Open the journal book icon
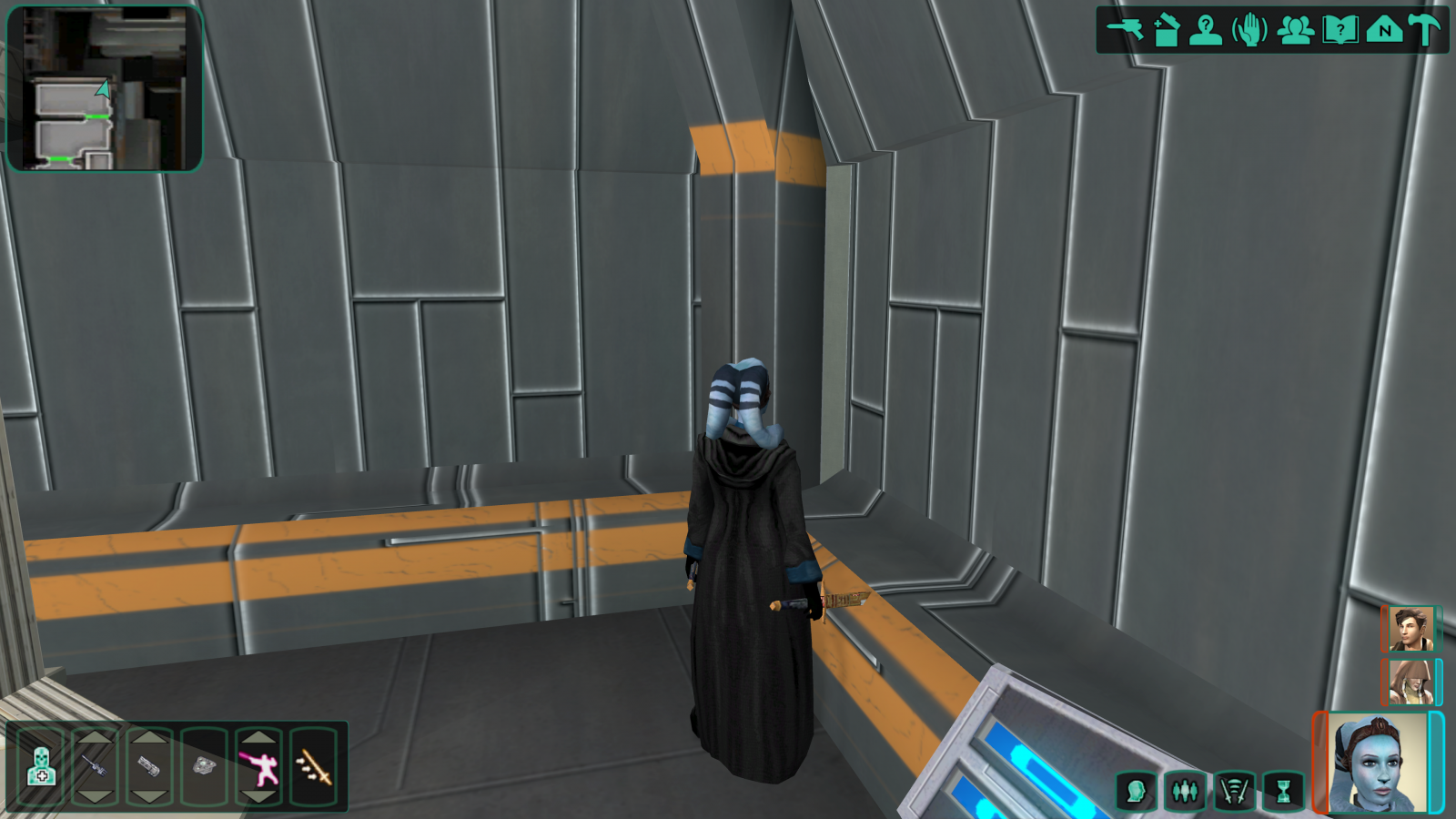This screenshot has height=819, width=1456. tap(1340, 30)
